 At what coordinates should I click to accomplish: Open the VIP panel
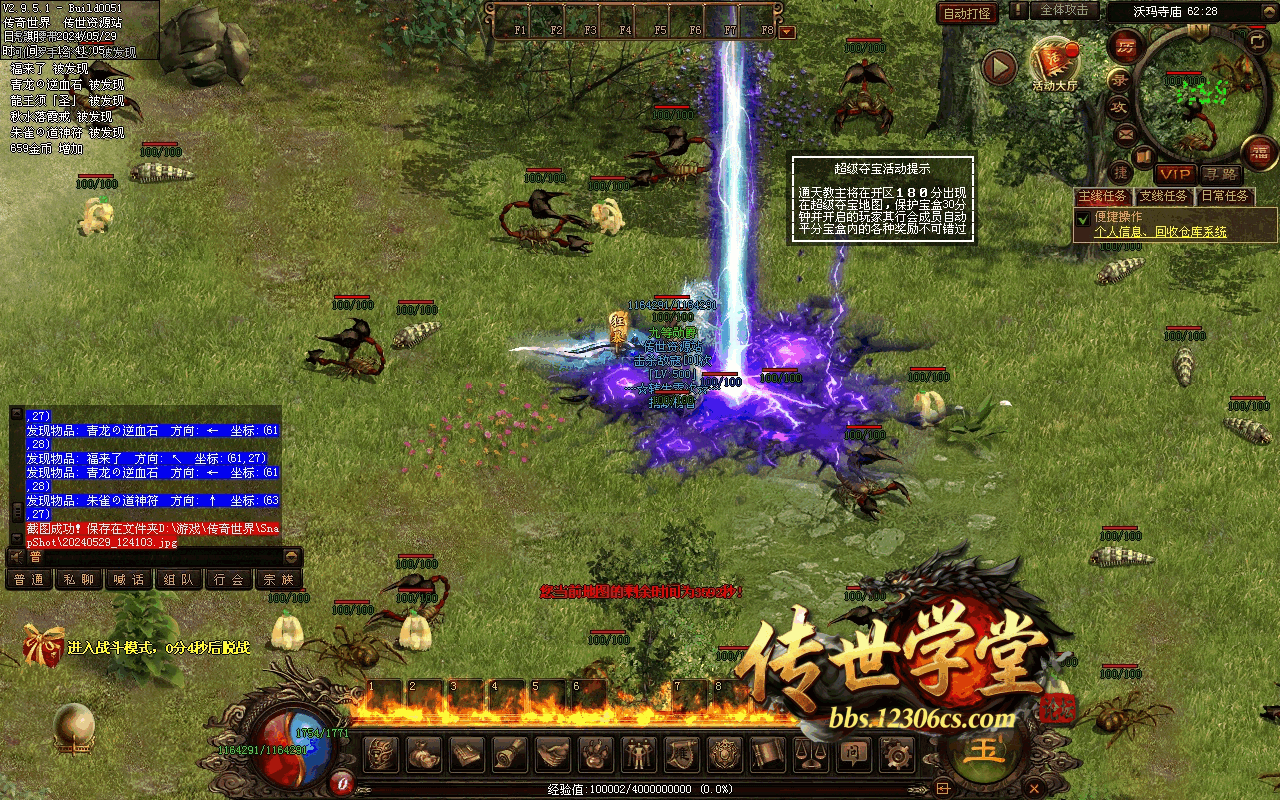coord(1175,174)
